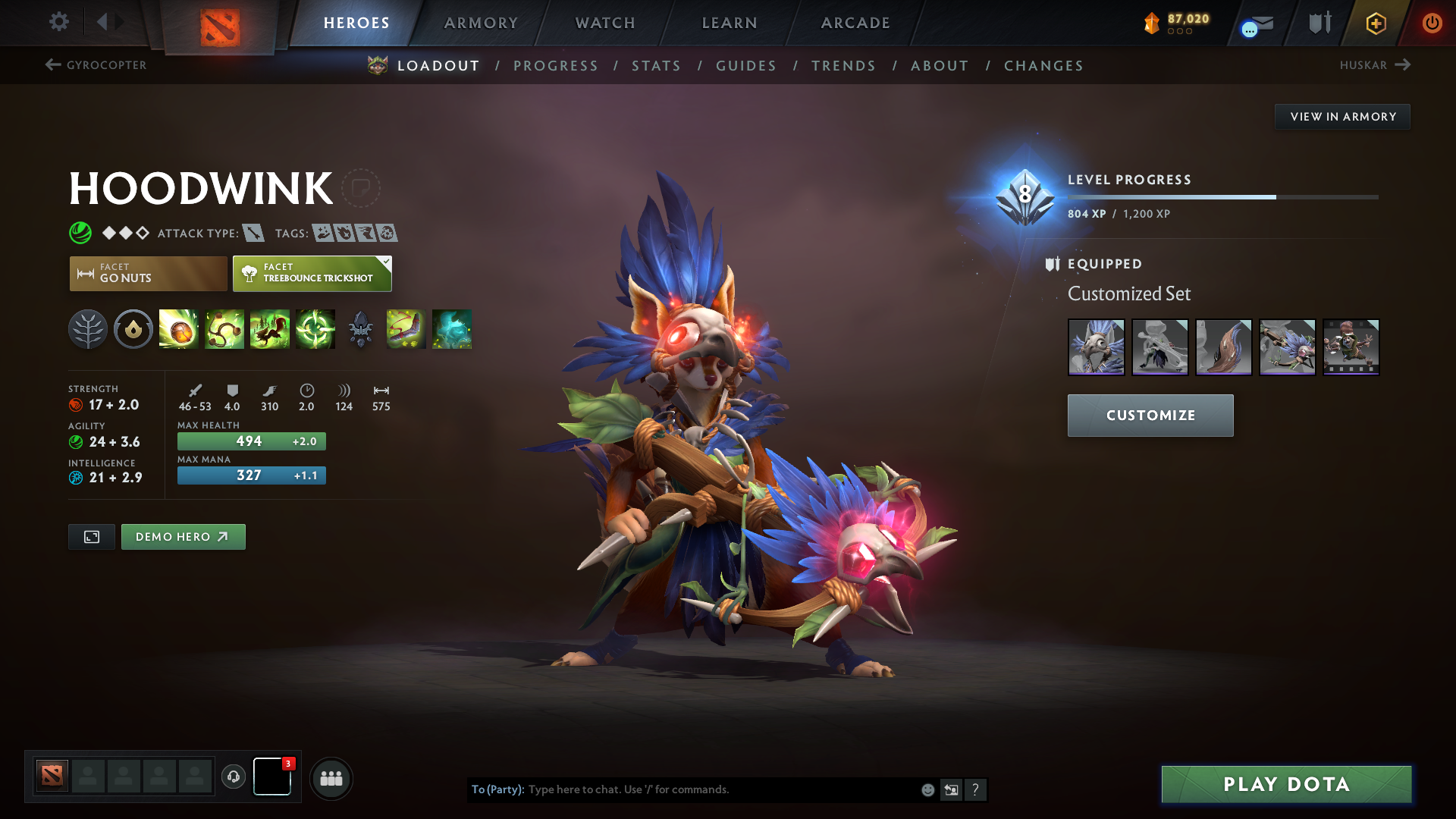Select the Sharpshooter ultimate icon
Image resolution: width=1456 pixels, height=819 pixels.
point(315,329)
